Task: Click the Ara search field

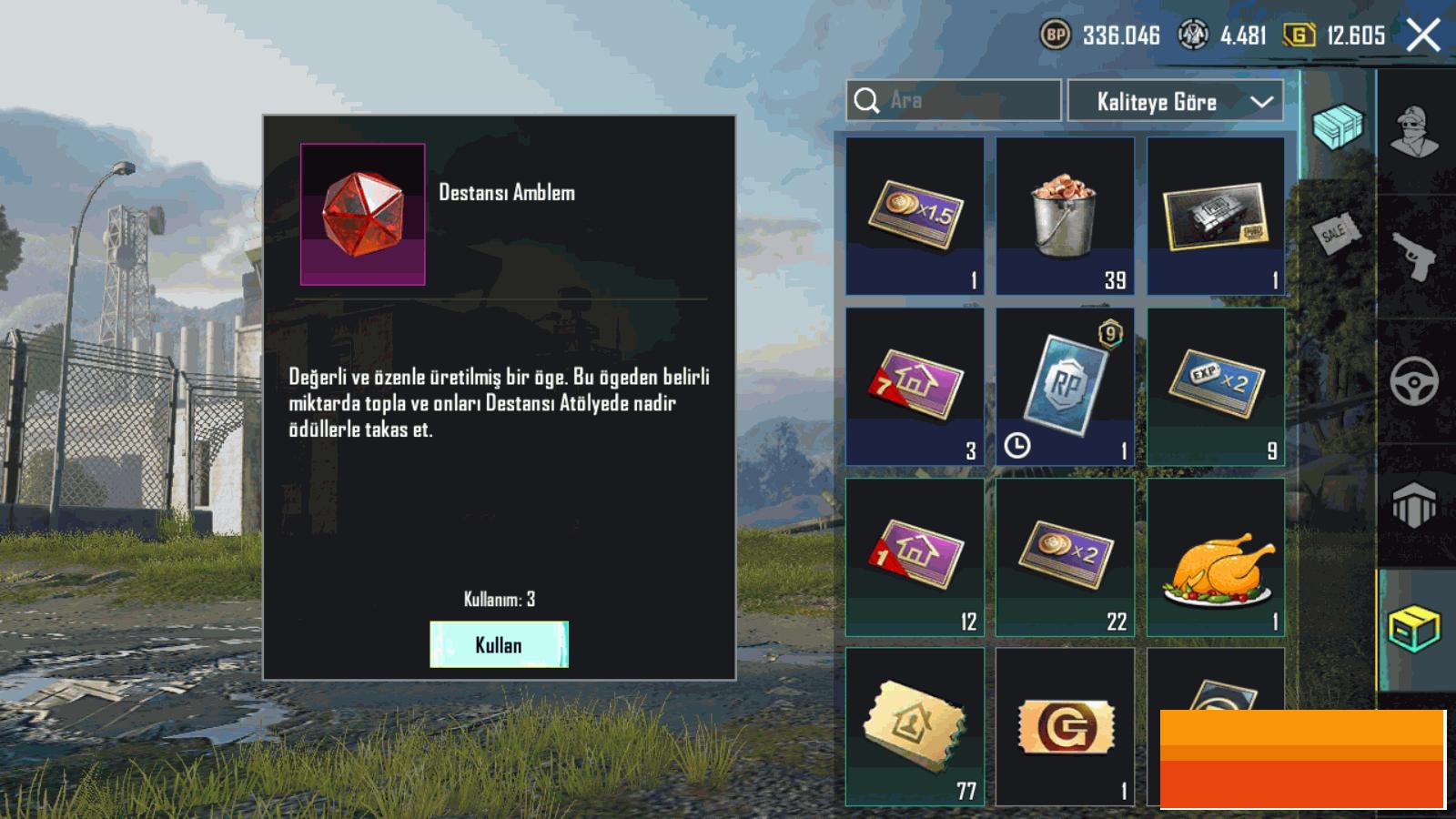Action: [x=965, y=100]
